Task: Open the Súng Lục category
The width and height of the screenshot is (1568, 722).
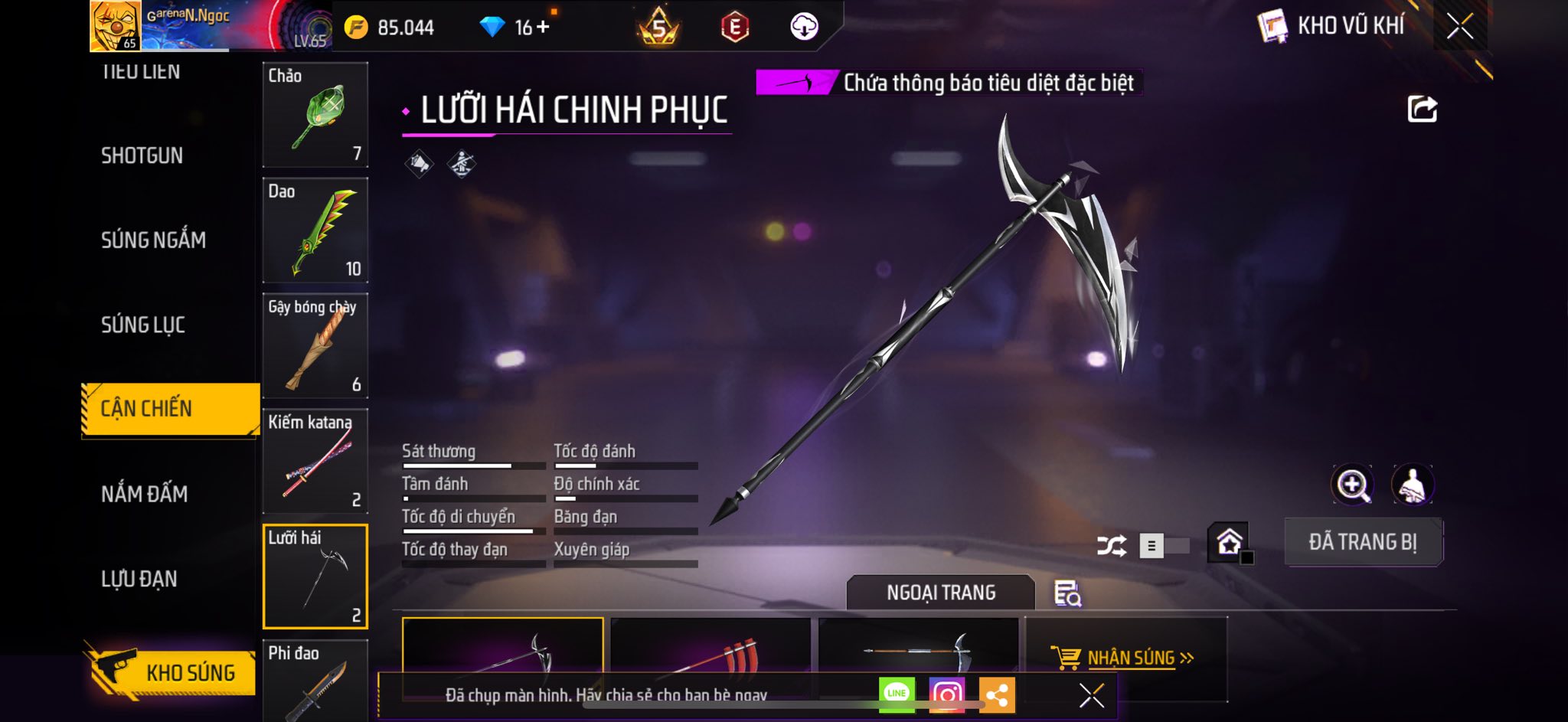Action: coord(143,325)
